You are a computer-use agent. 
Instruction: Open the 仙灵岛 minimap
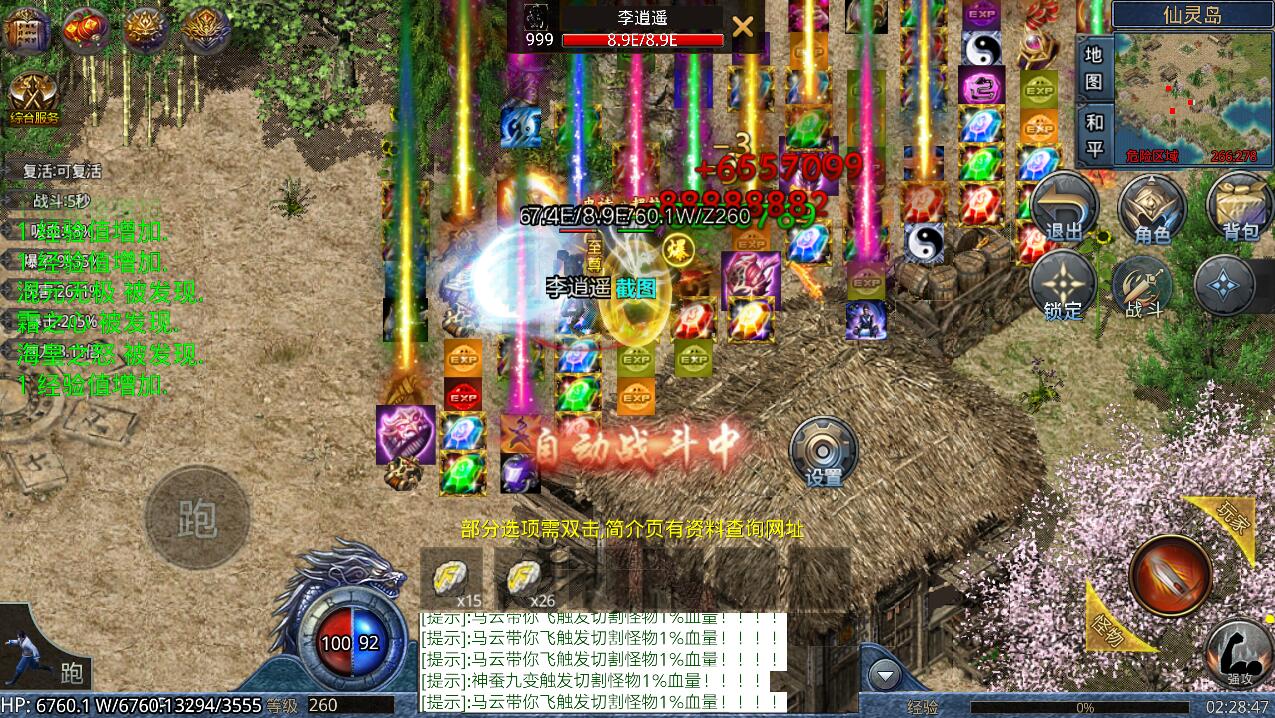[x=1193, y=97]
